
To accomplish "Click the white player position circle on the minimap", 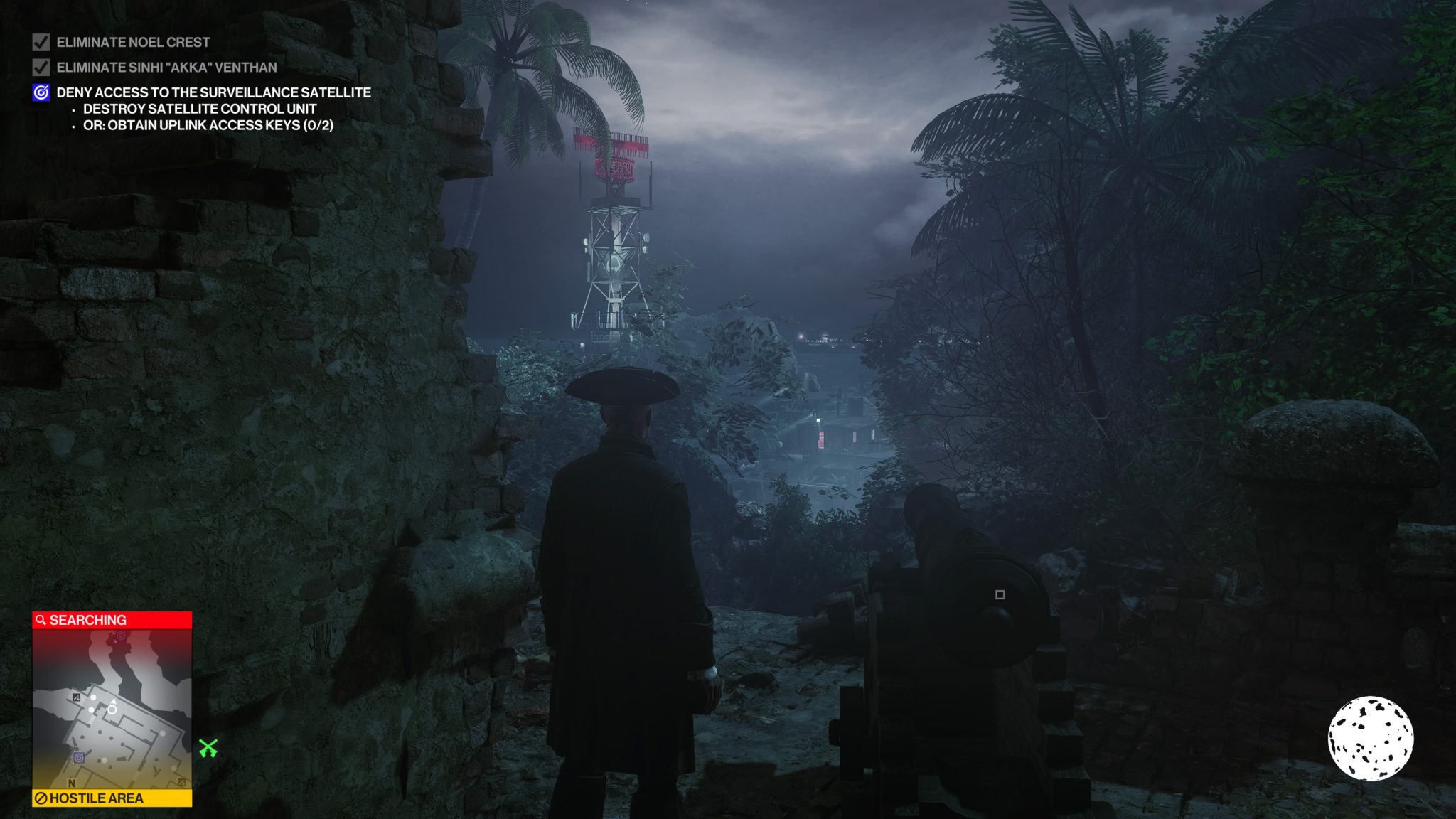I will pos(112,710).
